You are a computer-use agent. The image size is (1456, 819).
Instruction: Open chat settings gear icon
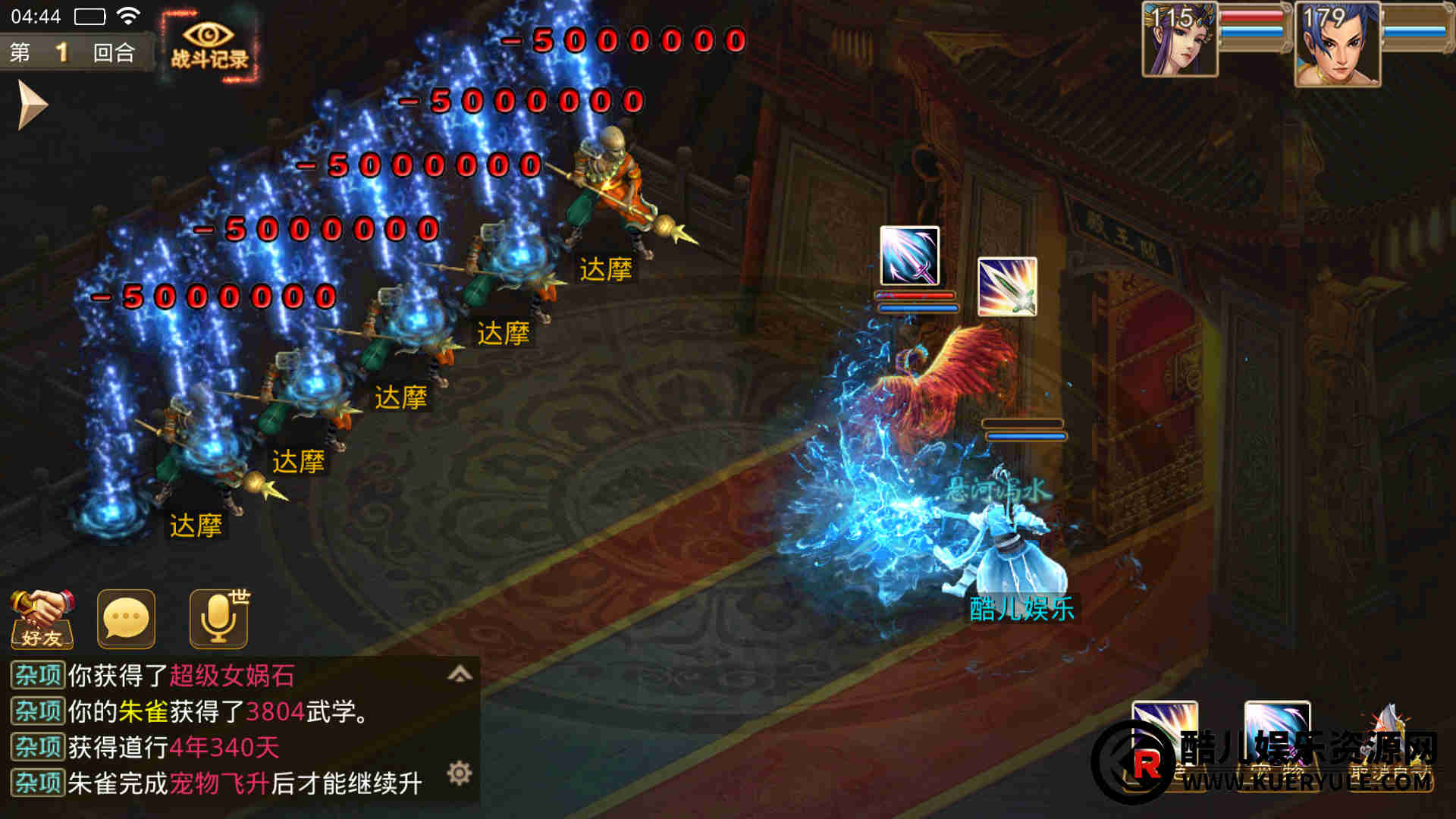click(460, 773)
